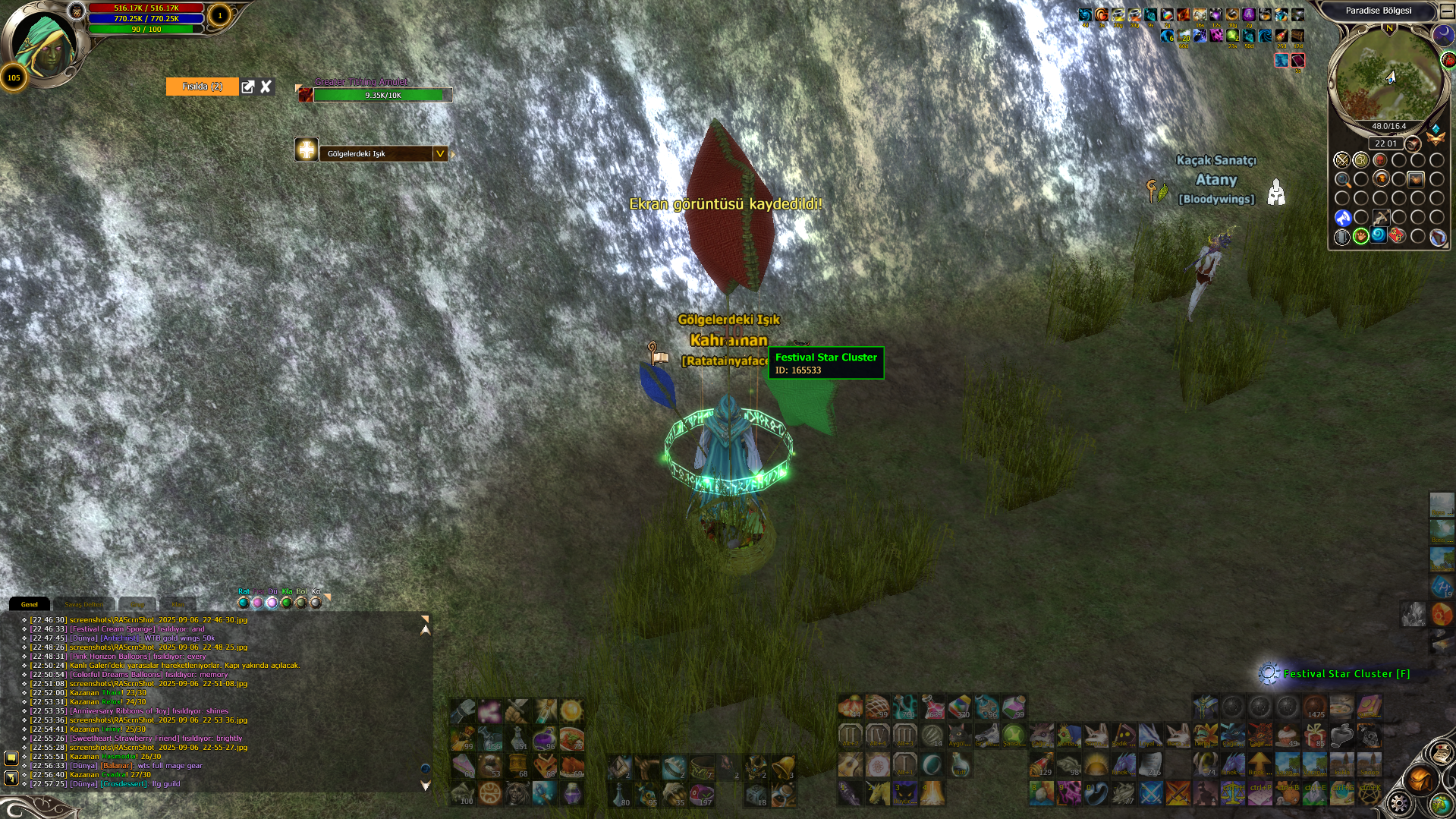Use the rainbow potion with 370 stacks
The width and height of the screenshot is (1456, 819).
pyautogui.click(x=959, y=707)
